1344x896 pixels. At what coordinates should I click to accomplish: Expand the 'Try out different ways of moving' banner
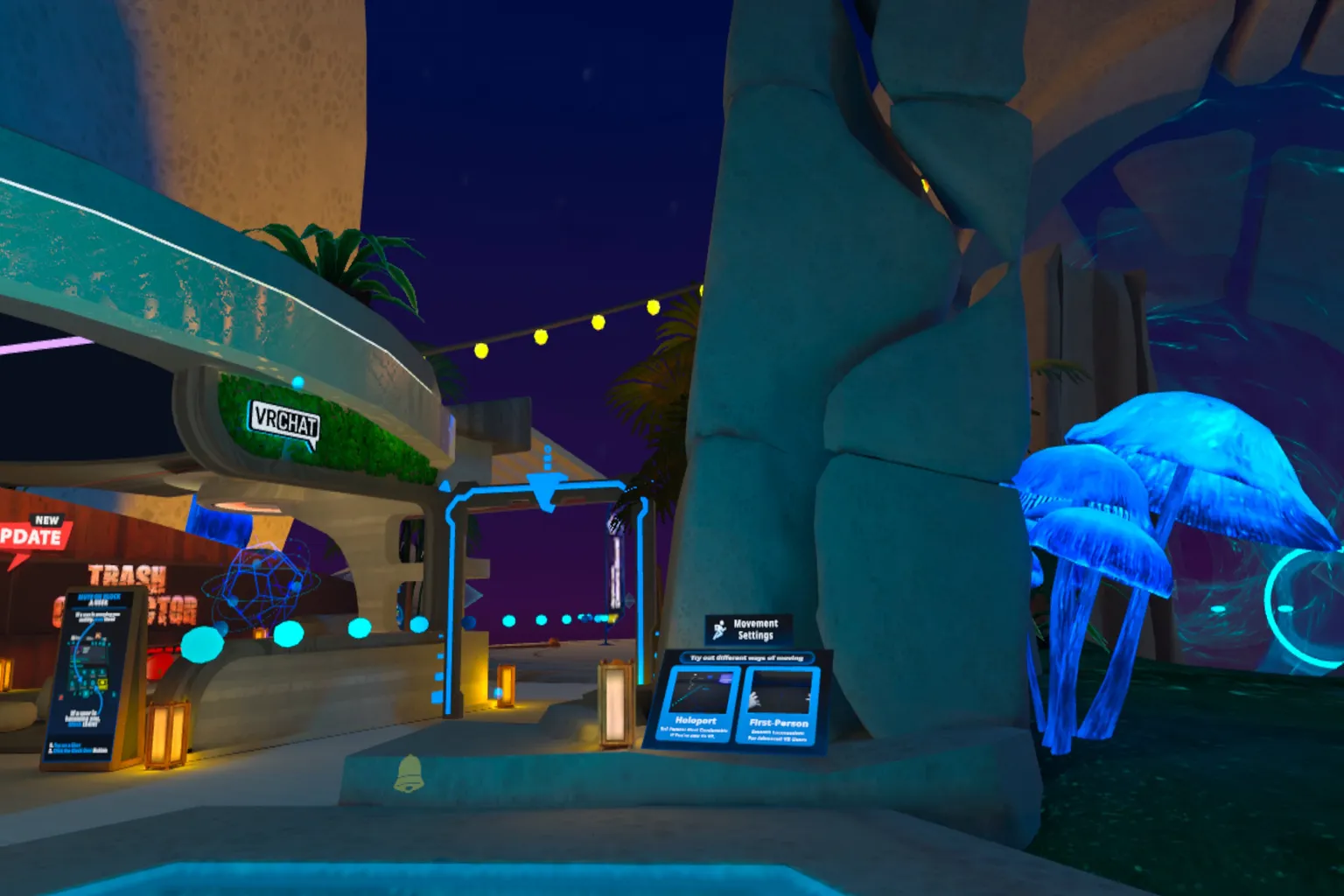point(747,657)
